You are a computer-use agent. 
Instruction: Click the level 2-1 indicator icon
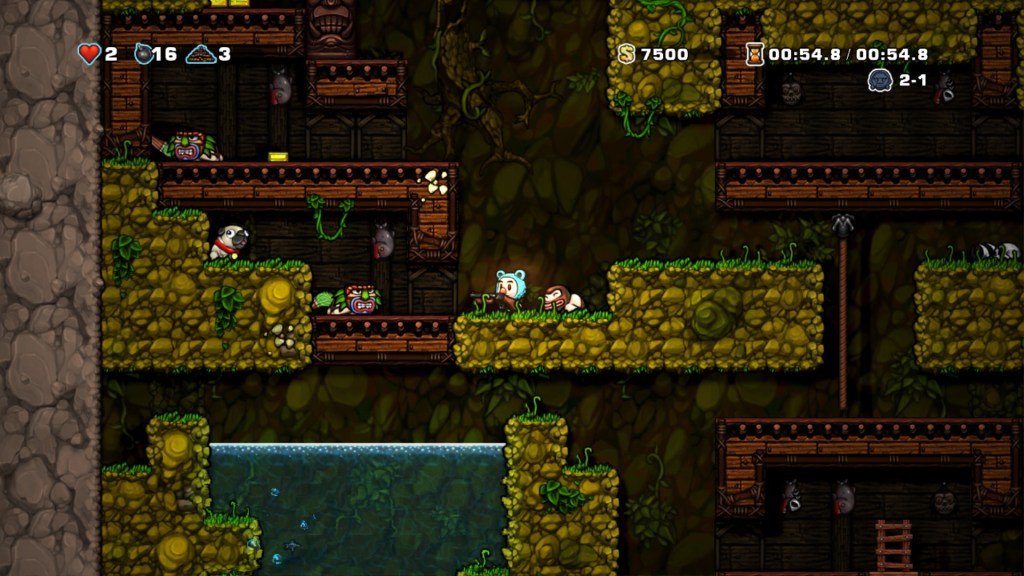tap(880, 80)
